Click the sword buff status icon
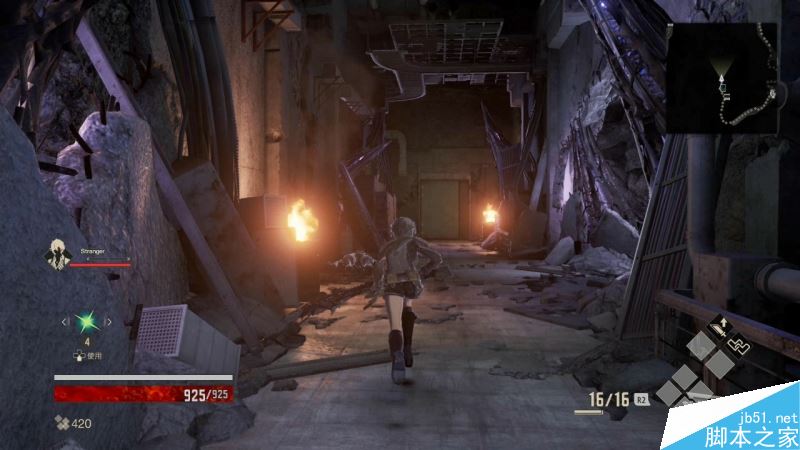The height and width of the screenshot is (450, 800). pos(718,326)
